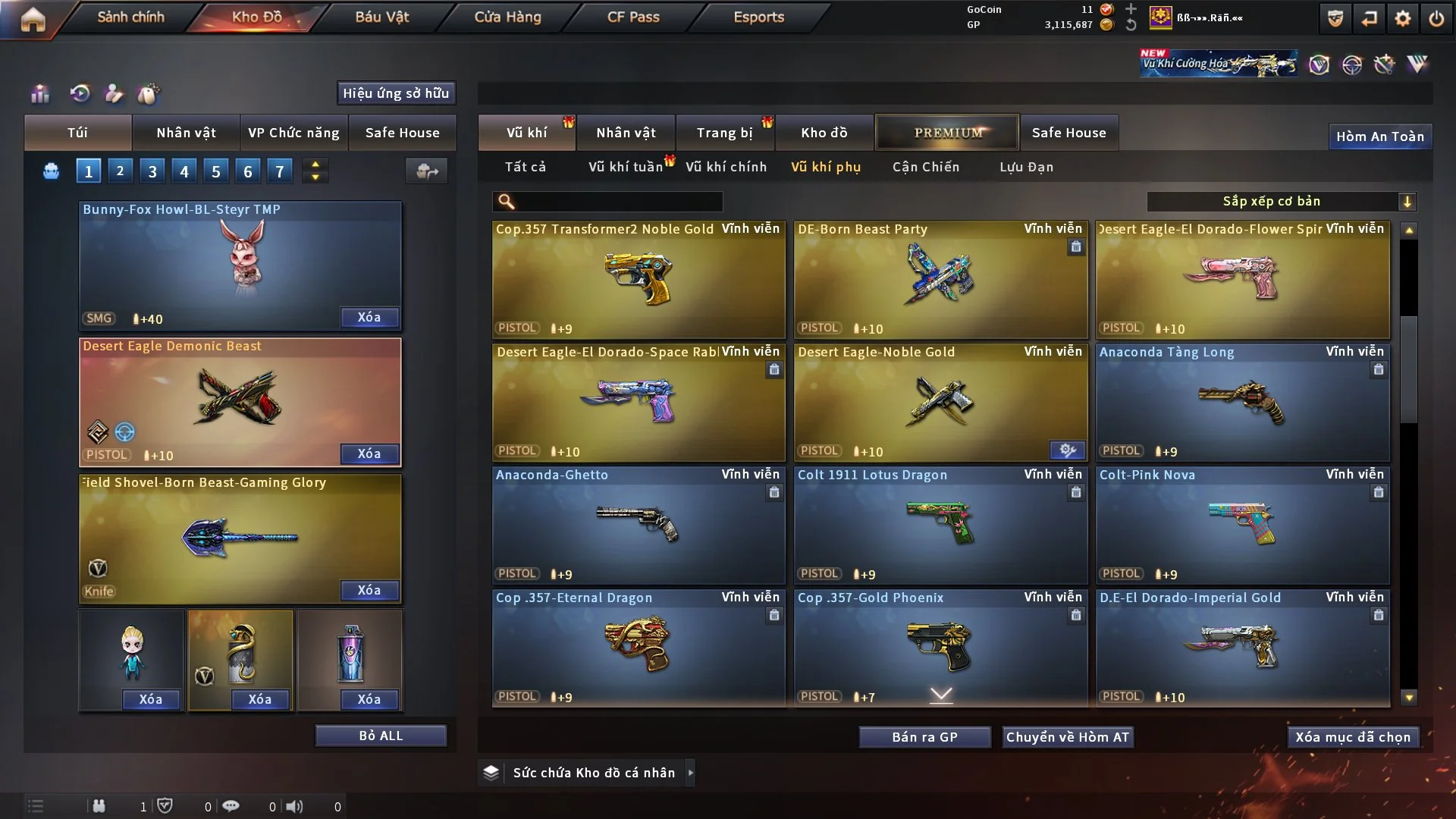Open the settings gear icon
The height and width of the screenshot is (819, 1456).
pos(1402,18)
